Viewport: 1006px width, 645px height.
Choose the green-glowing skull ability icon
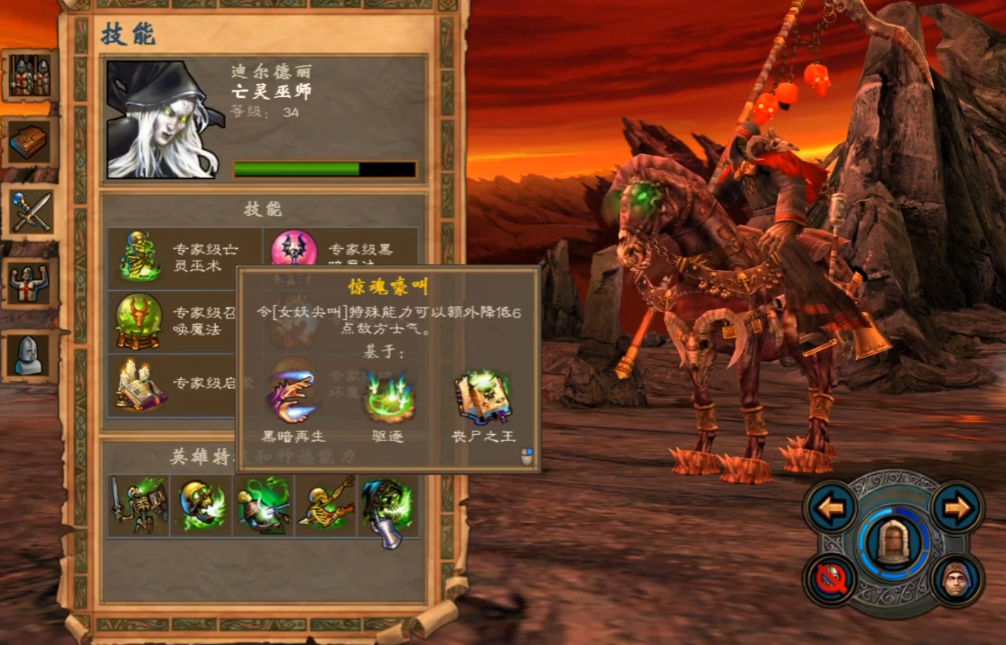[x=201, y=506]
